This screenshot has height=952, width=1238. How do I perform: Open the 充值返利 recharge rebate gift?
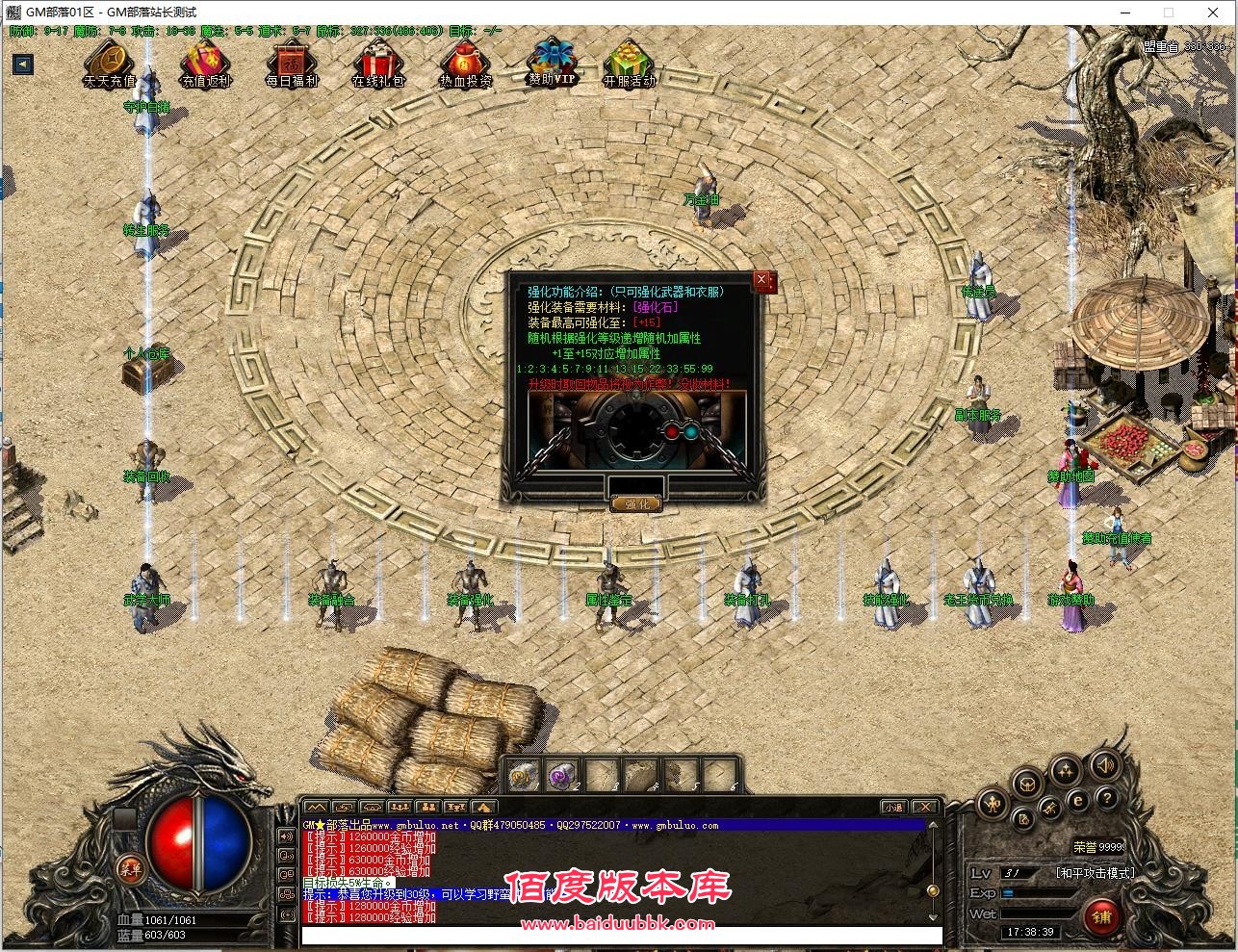[x=206, y=64]
